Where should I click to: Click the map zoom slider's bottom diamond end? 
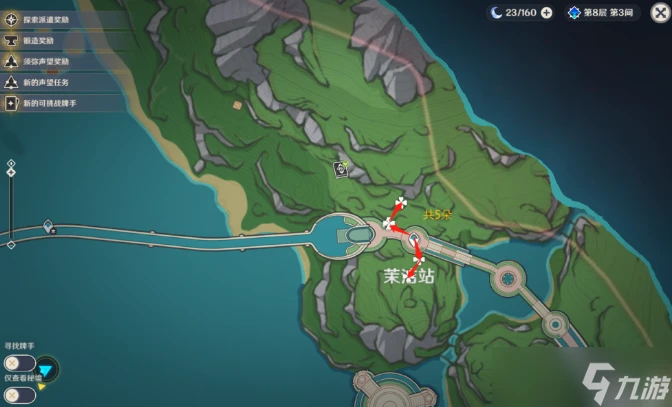click(x=11, y=243)
